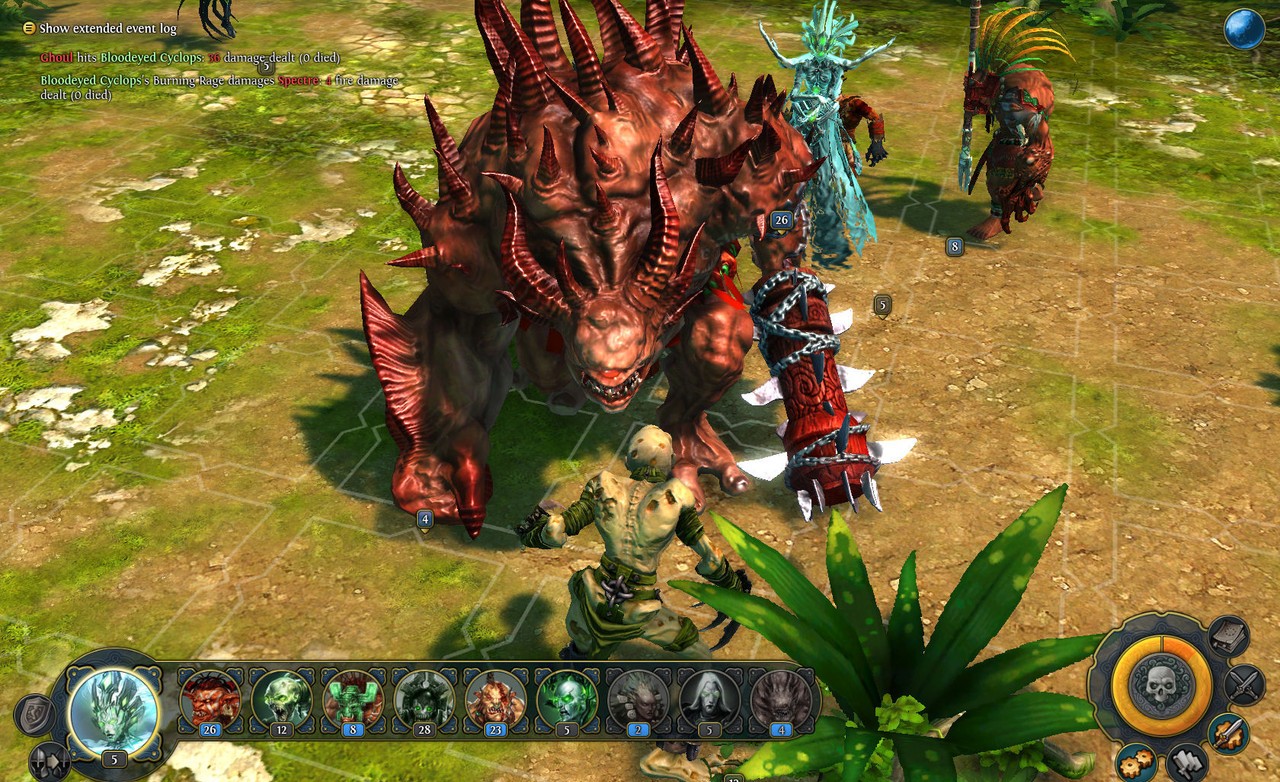Image resolution: width=1280 pixels, height=782 pixels.
Task: Click the blue orb in the top corner
Action: (1244, 29)
